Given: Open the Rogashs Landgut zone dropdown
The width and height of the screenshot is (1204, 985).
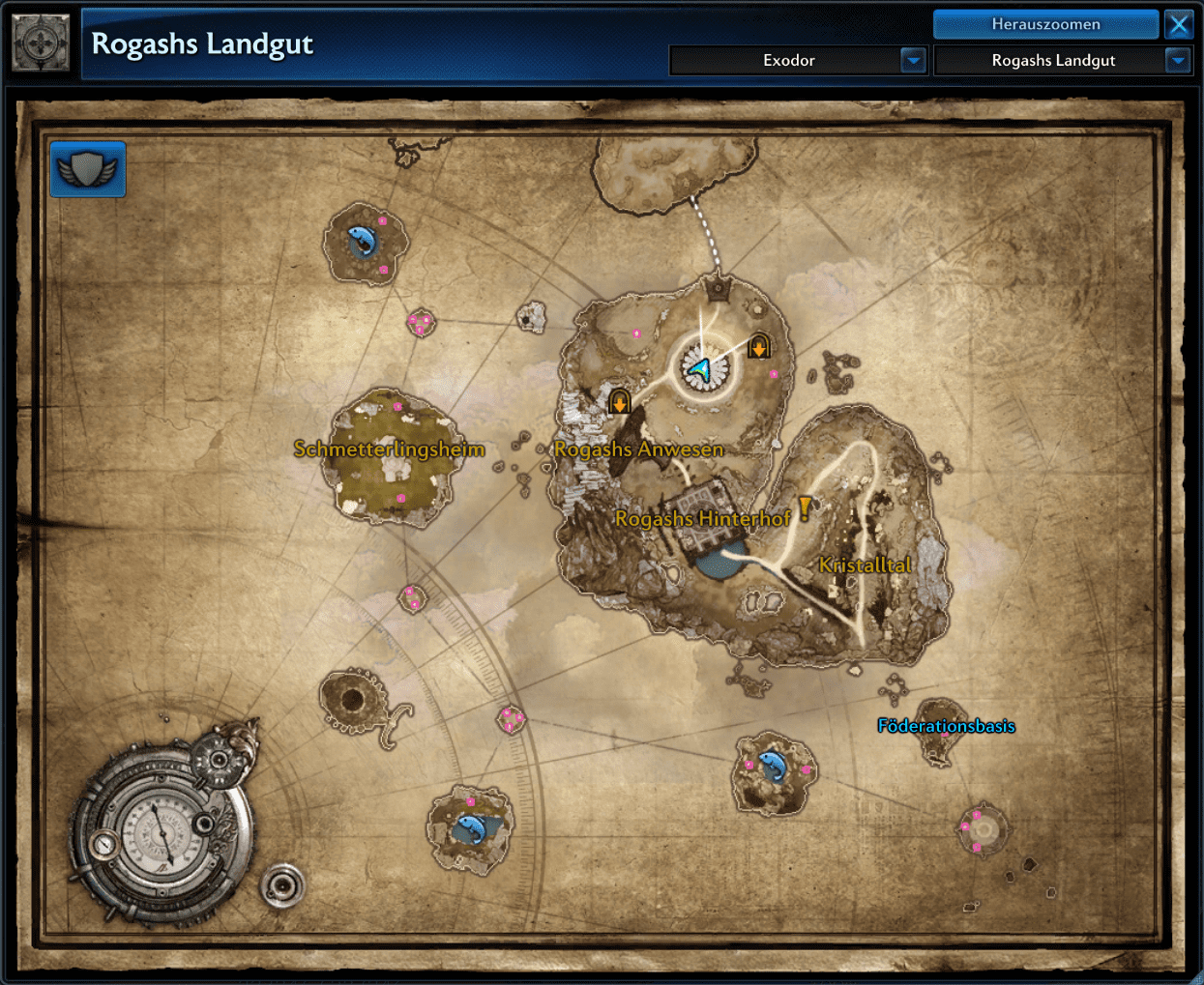Looking at the screenshot, I should [x=1177, y=60].
